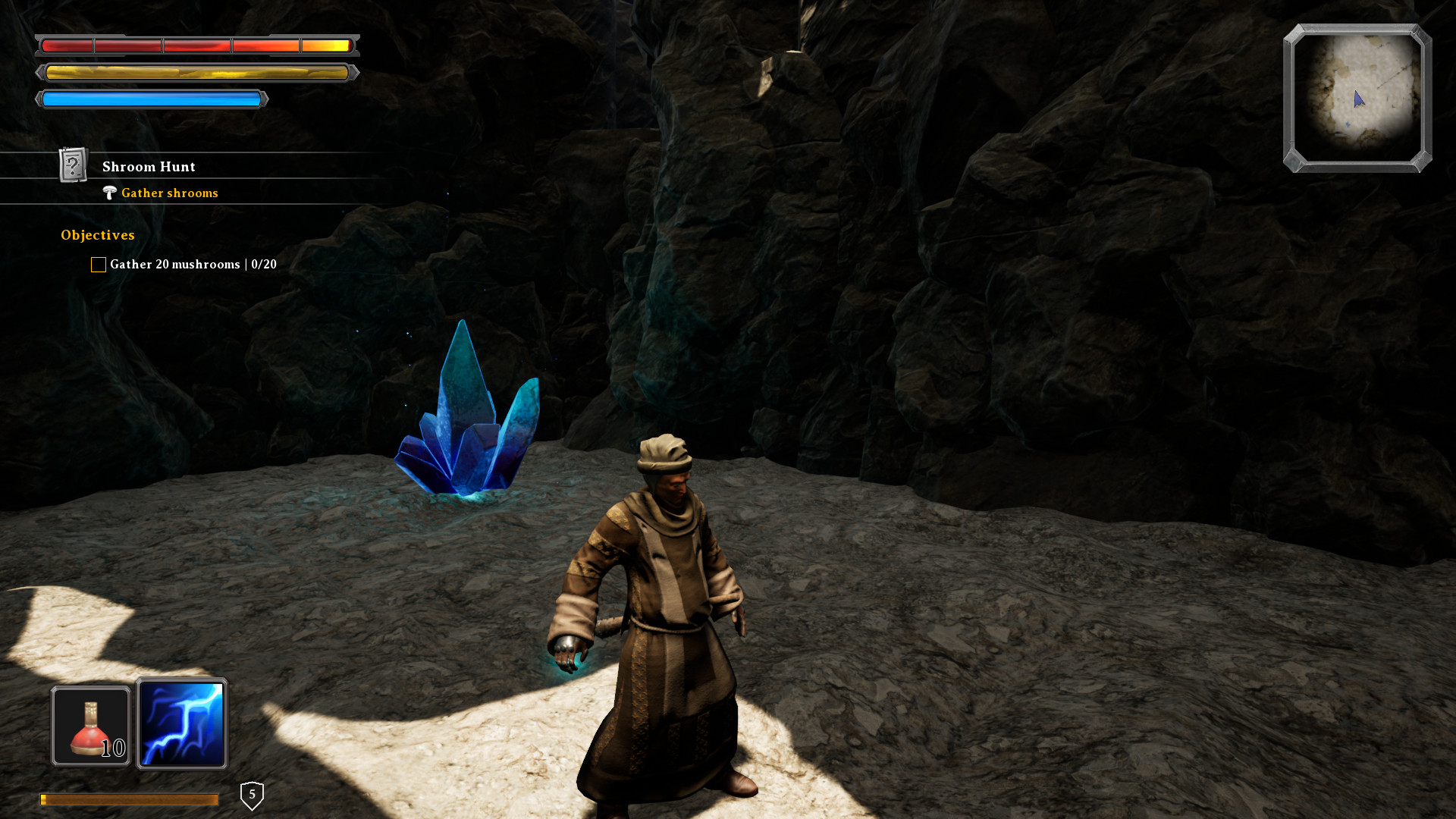Select the red health potion icon

(90, 724)
